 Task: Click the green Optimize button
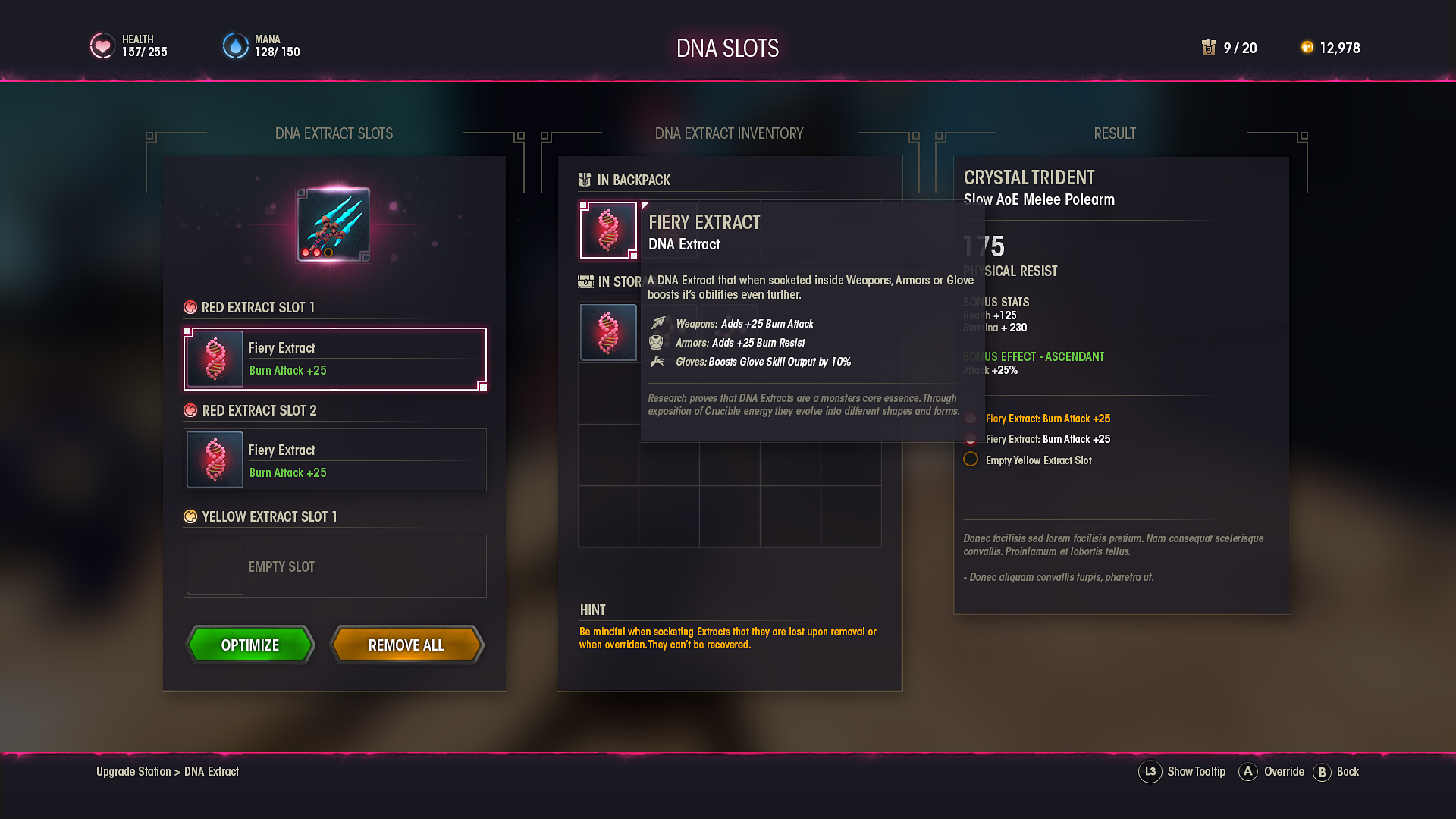(x=250, y=645)
